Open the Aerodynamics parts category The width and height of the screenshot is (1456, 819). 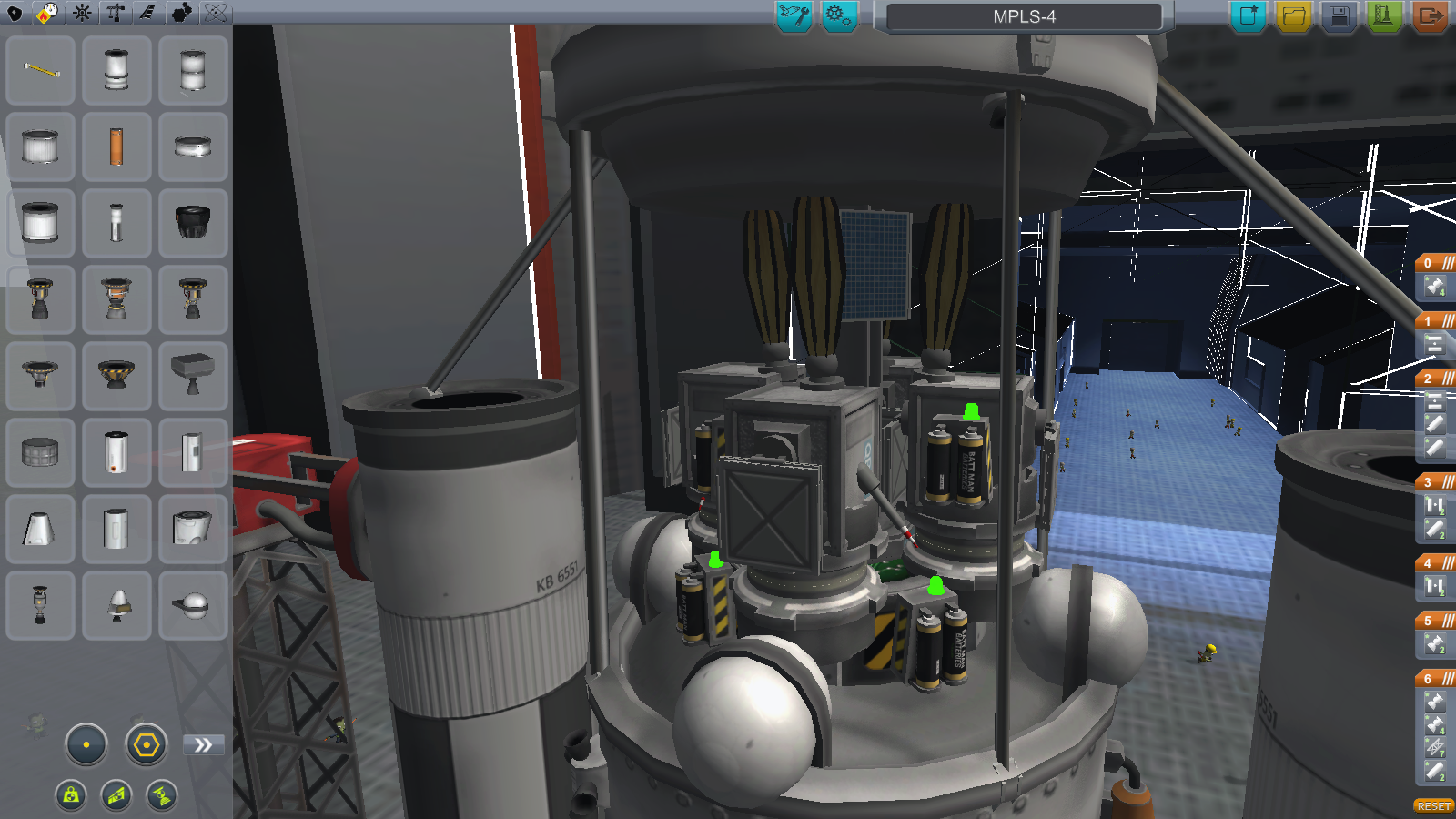[147, 14]
